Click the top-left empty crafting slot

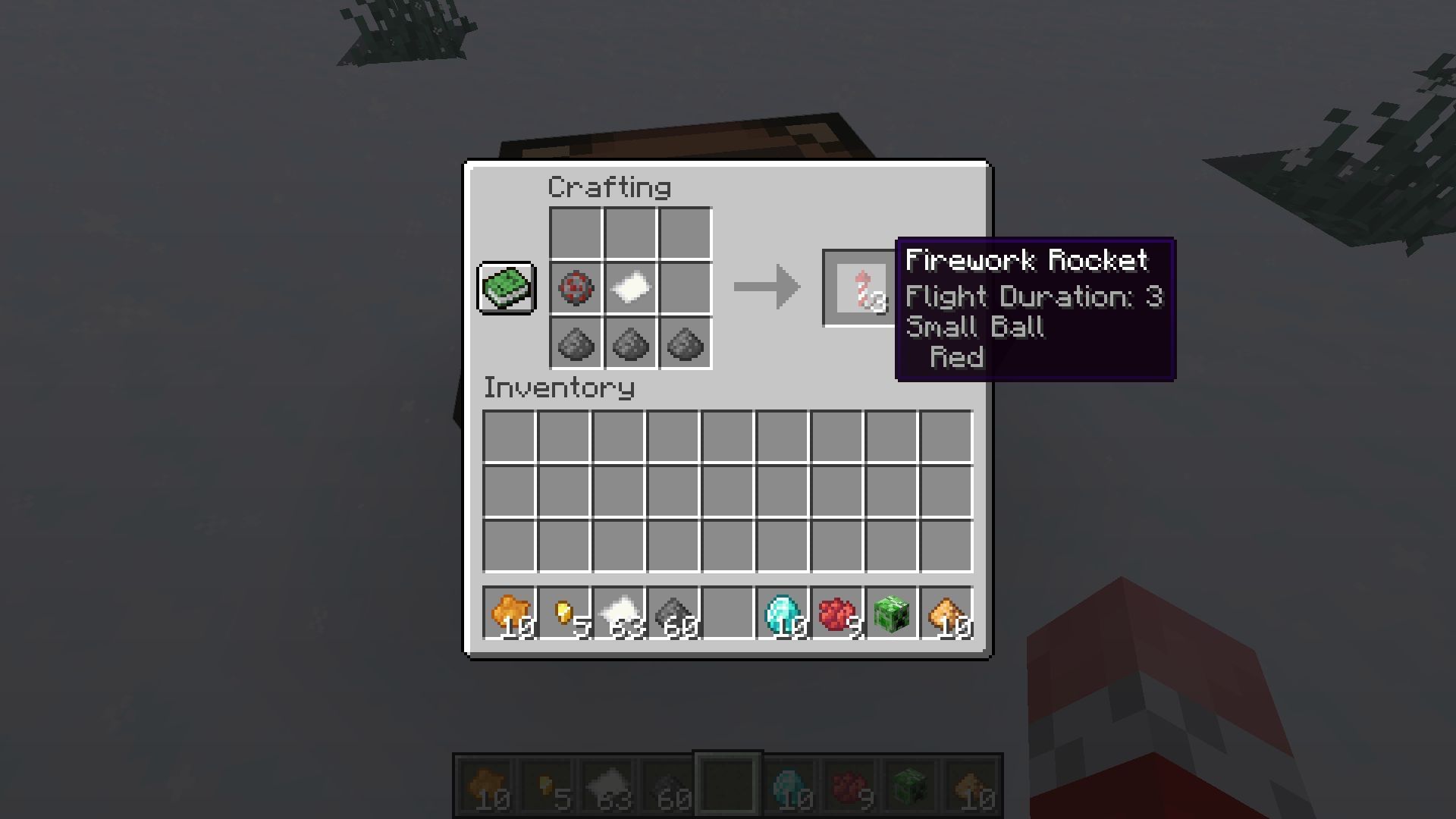point(575,234)
